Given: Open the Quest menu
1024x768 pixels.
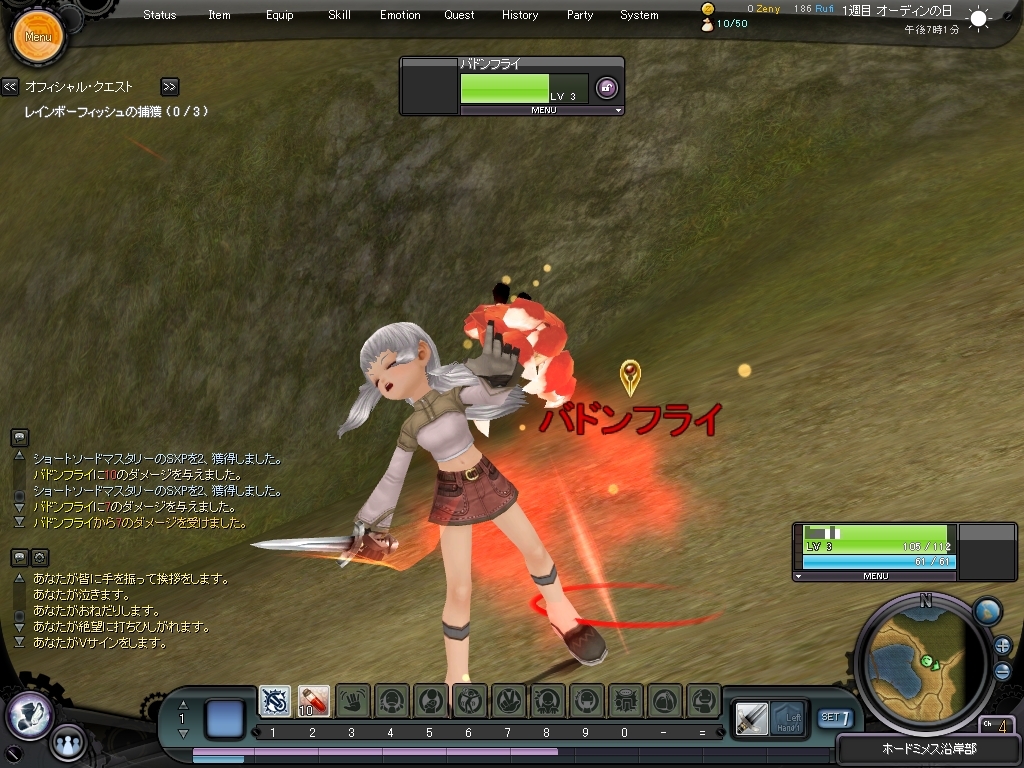Looking at the screenshot, I should coord(460,15).
